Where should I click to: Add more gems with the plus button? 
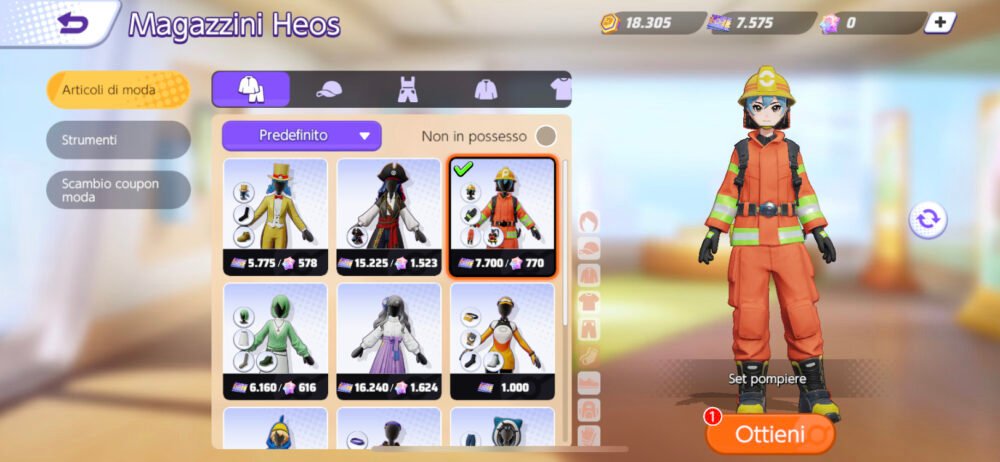pyautogui.click(x=938, y=22)
